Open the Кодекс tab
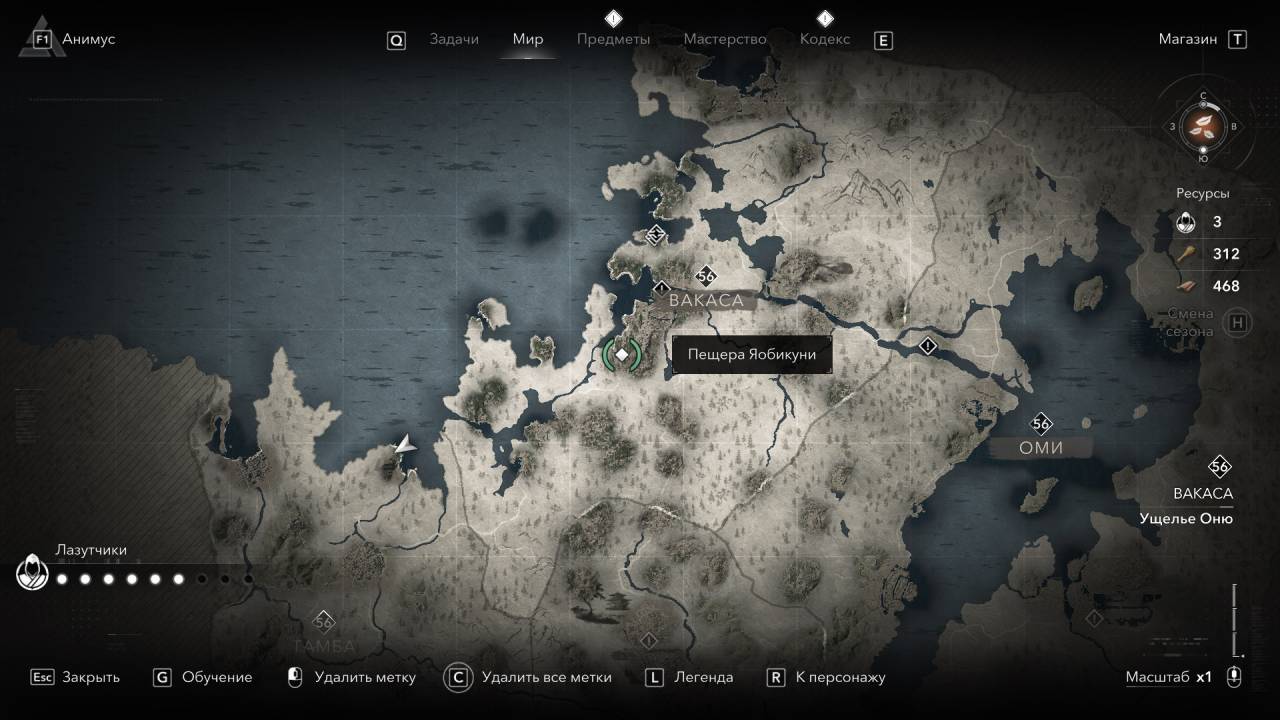Screen dimensions: 1280x720 [825, 39]
